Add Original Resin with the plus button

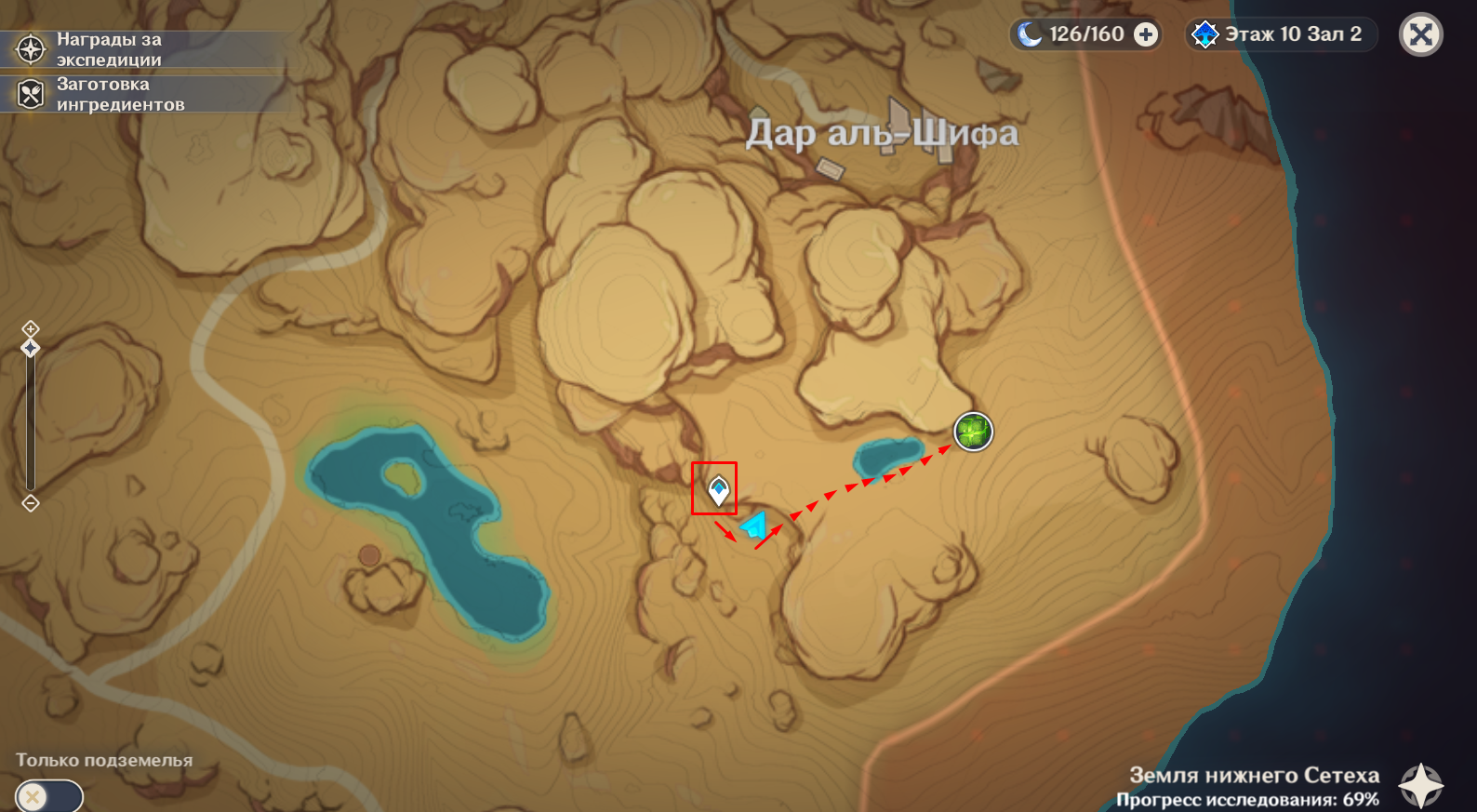click(1146, 35)
